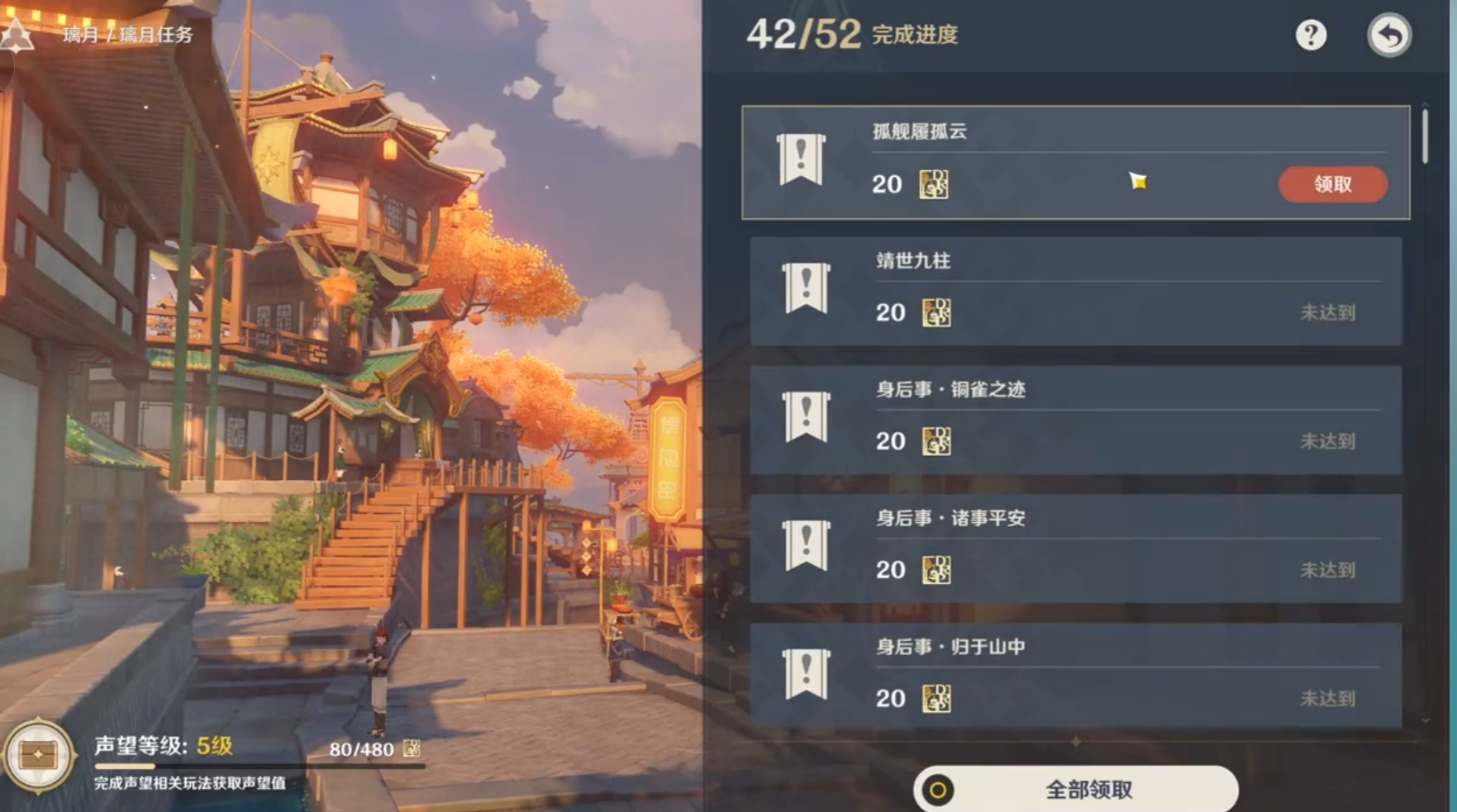Click the reward icon for 身后事·铜雀之迹
This screenshot has width=1457, height=812.
[x=936, y=441]
